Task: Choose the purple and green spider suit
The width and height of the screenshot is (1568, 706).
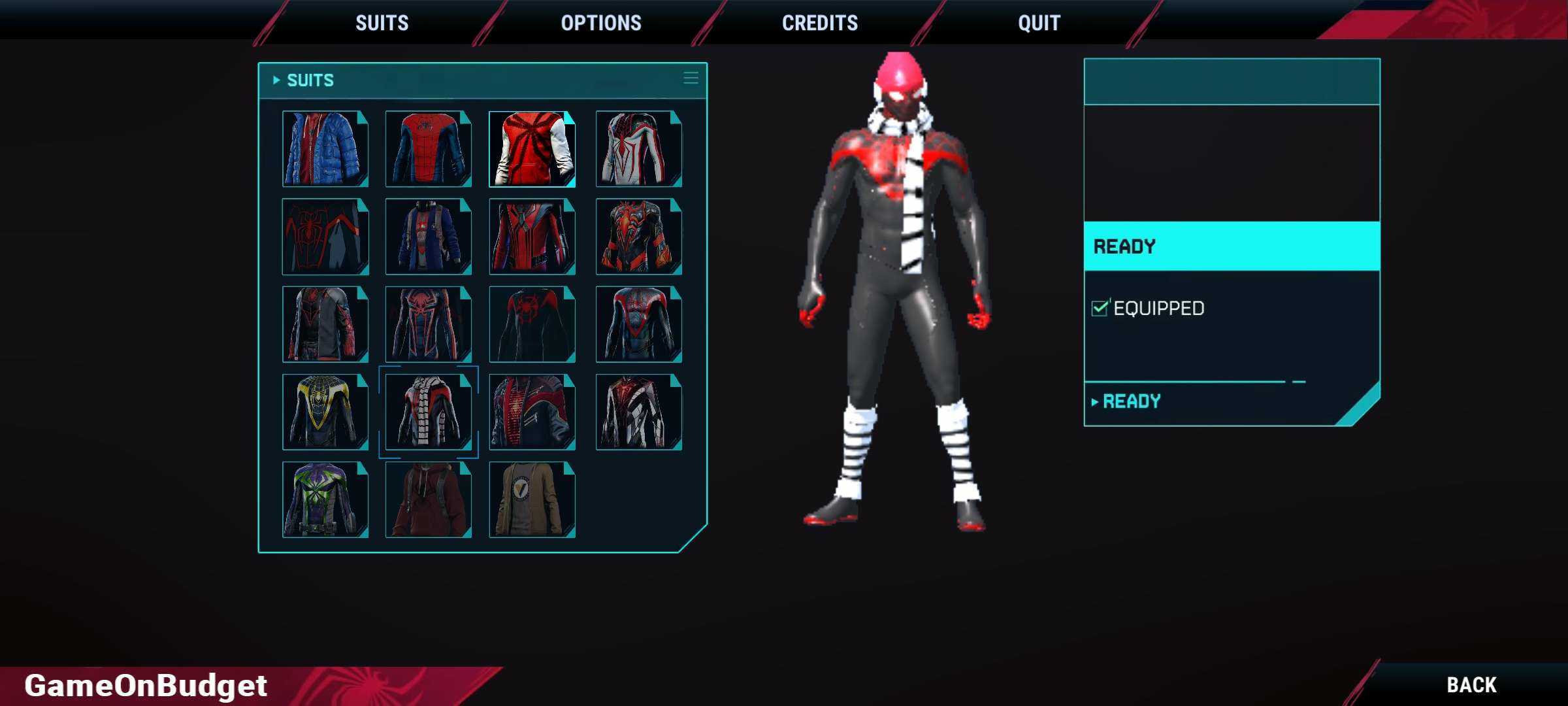Action: point(325,499)
